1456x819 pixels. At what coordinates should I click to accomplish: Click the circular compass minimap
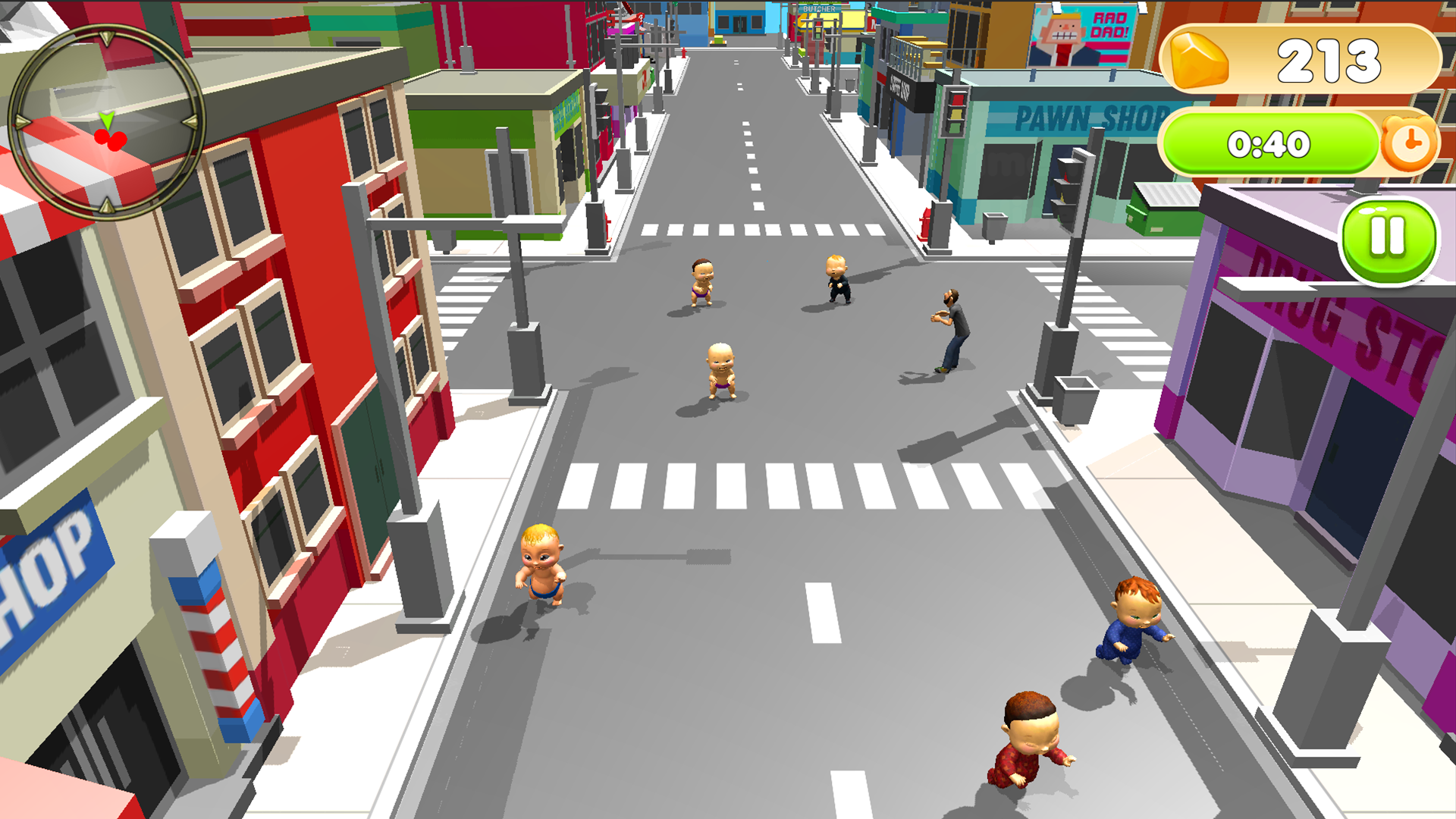(107, 121)
